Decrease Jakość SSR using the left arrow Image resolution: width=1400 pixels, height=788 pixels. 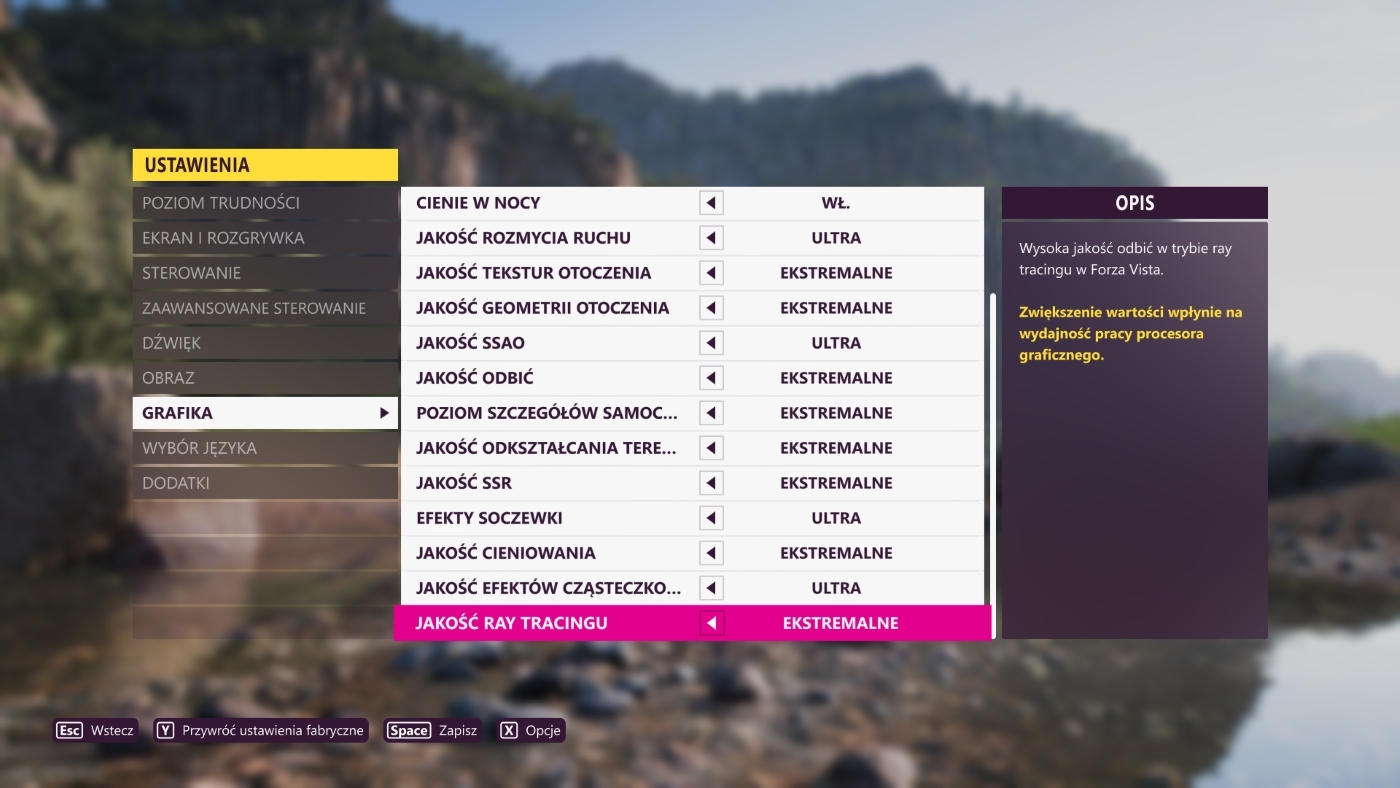point(711,483)
